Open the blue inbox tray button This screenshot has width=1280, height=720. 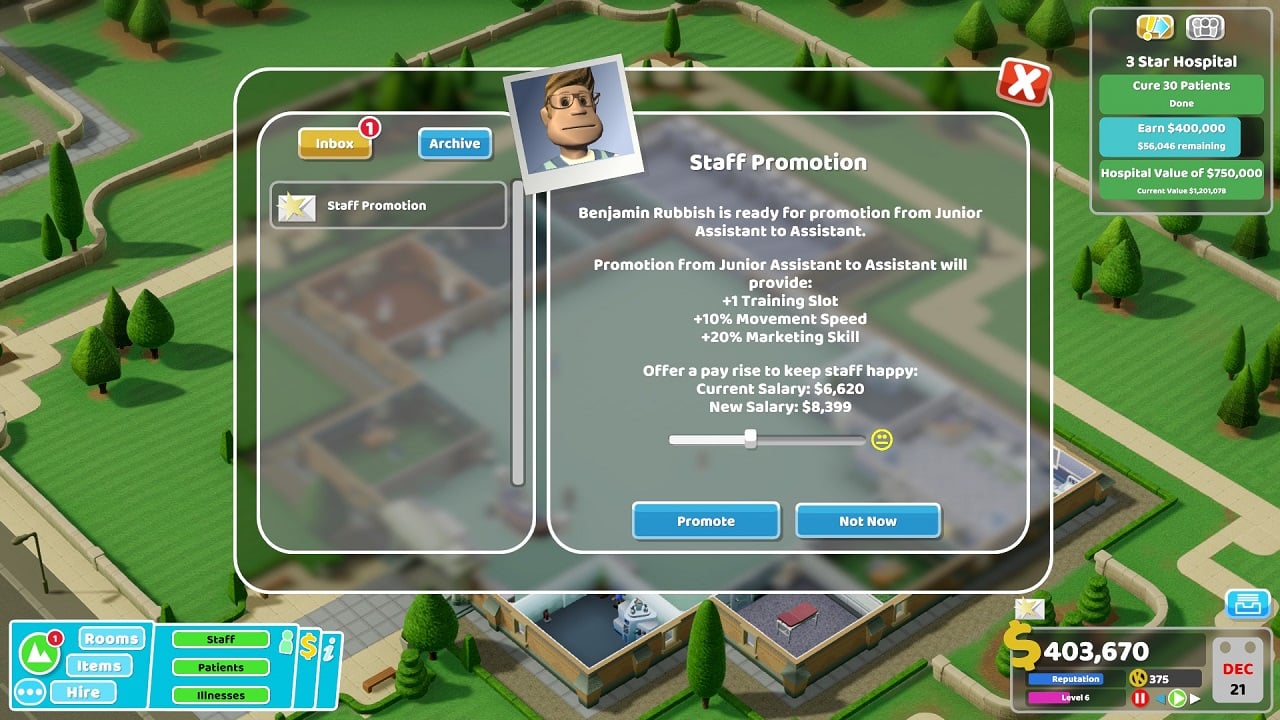[1247, 605]
